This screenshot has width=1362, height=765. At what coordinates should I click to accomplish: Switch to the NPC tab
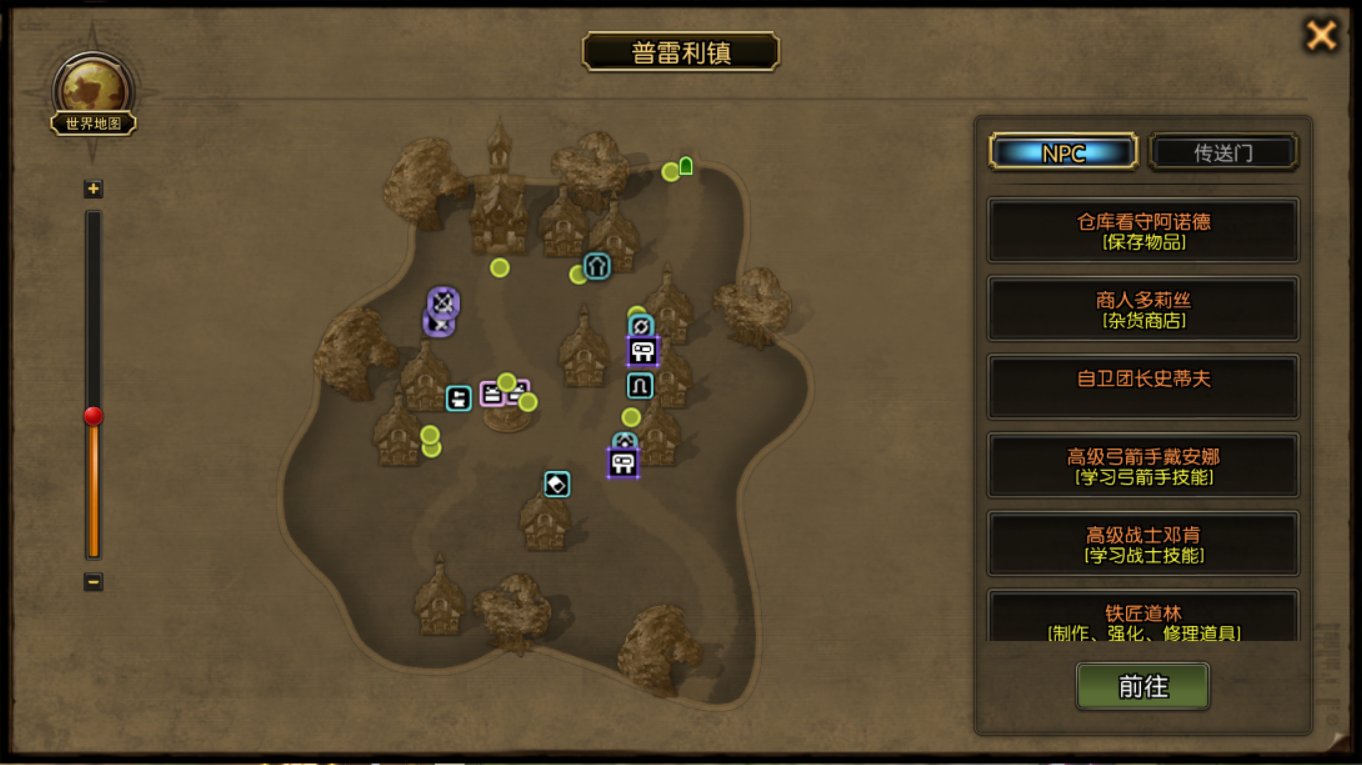(1063, 152)
